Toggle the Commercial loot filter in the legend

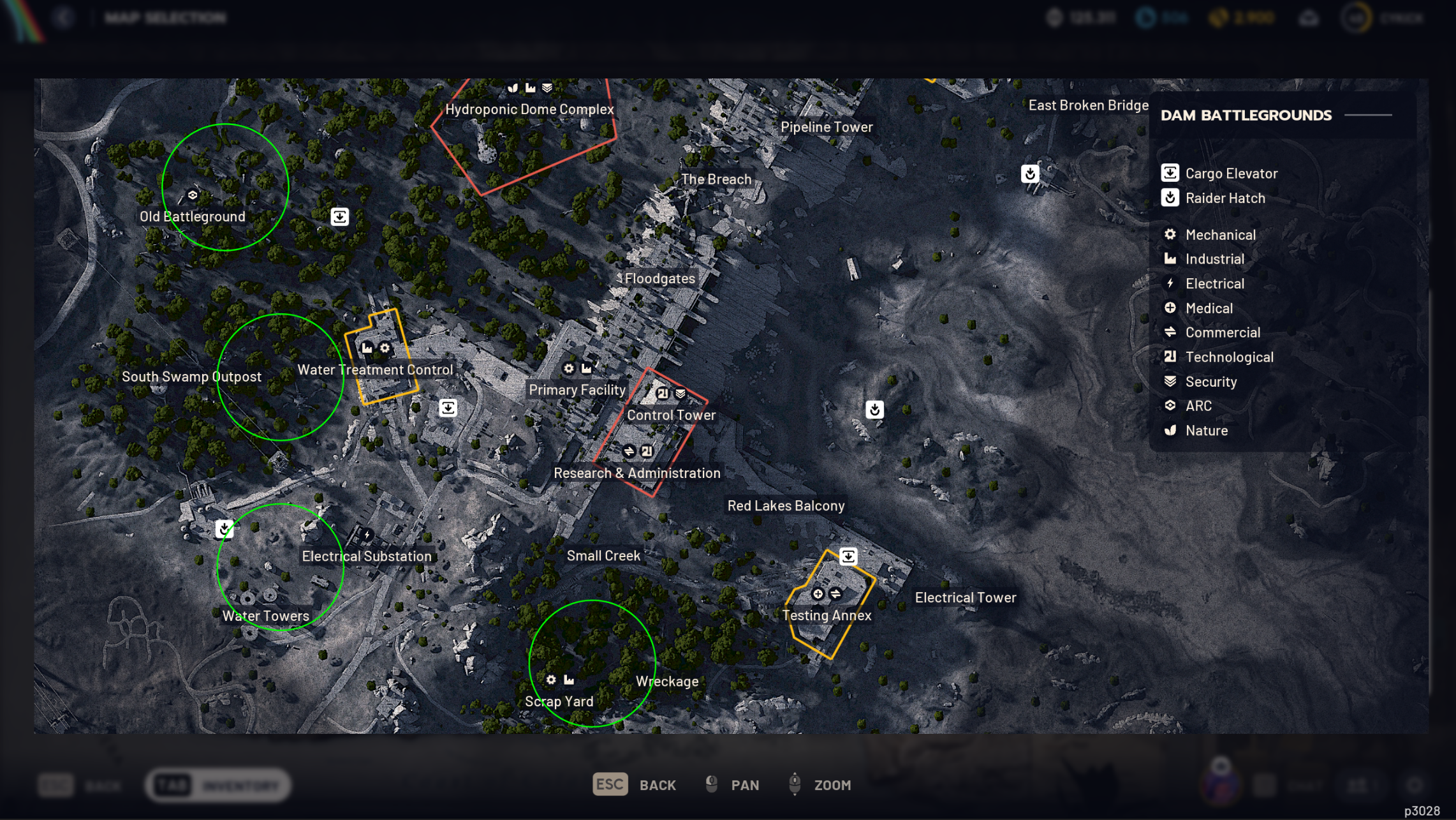[1170, 332]
